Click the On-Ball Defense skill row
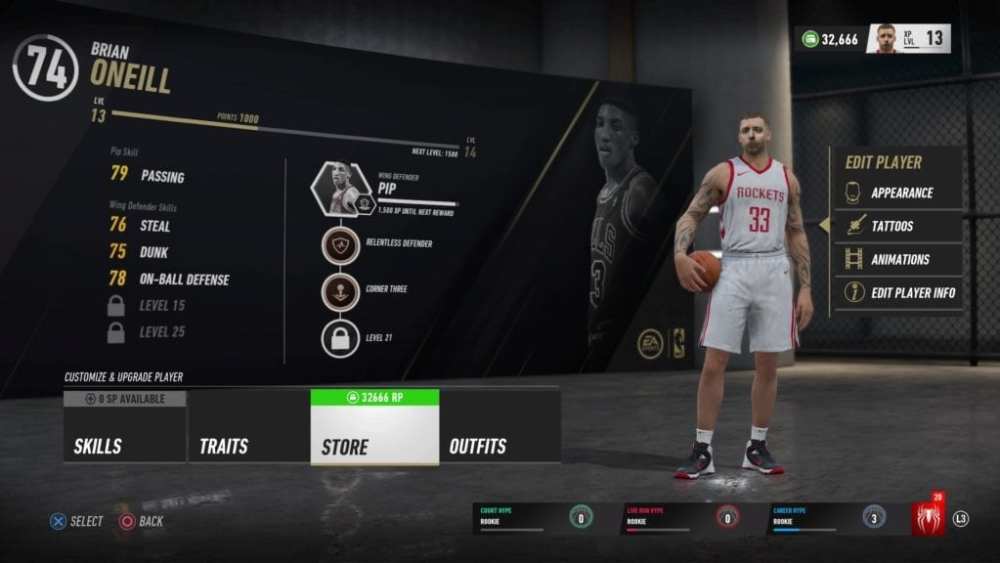Screen dimensions: 1000x563 168,280
